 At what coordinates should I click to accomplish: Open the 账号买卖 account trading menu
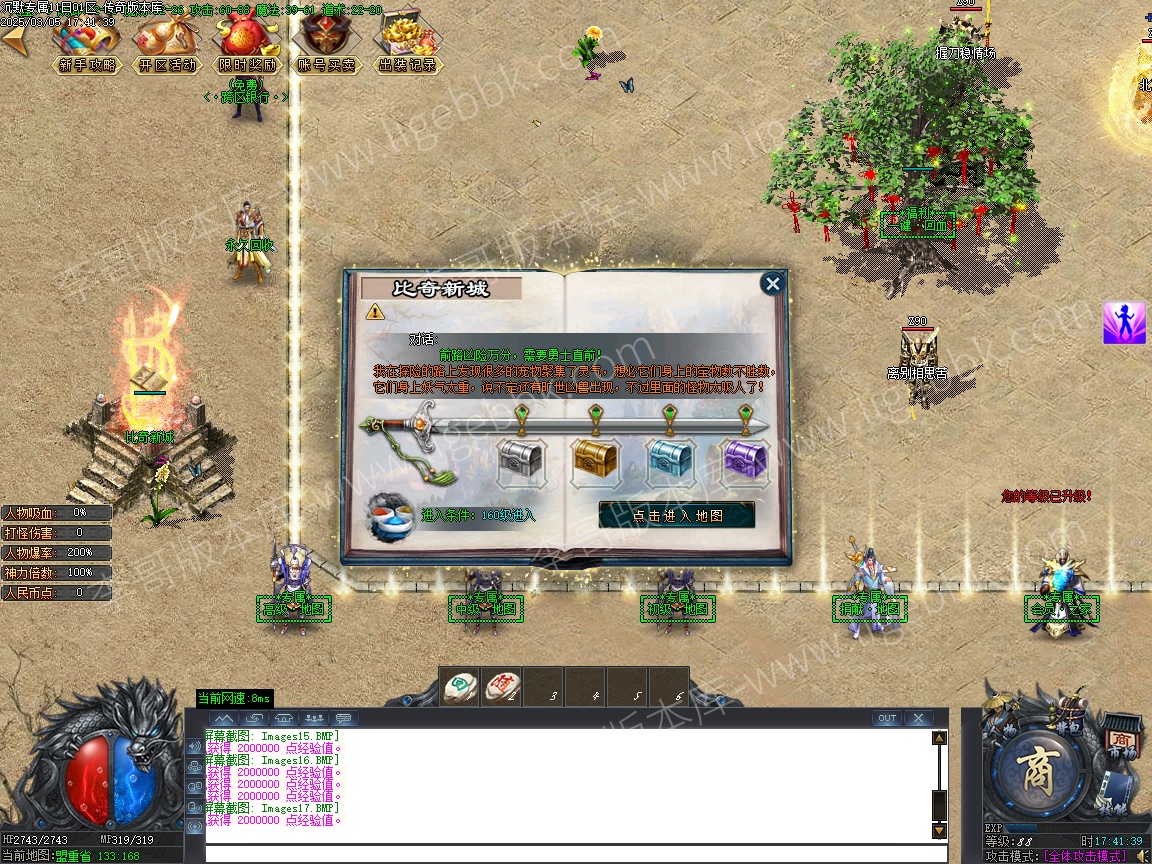[327, 45]
